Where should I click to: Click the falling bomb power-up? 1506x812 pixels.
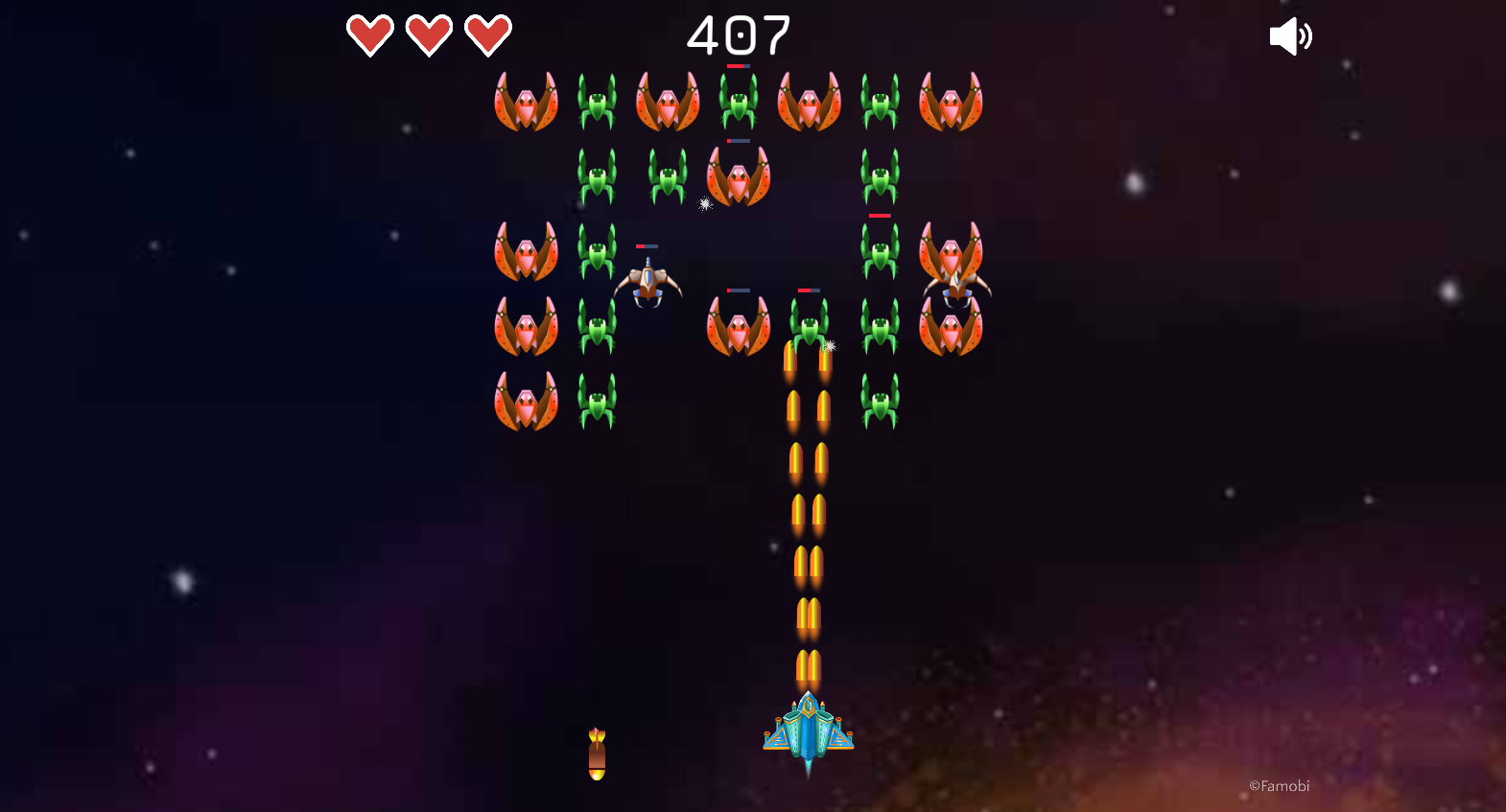[x=597, y=753]
